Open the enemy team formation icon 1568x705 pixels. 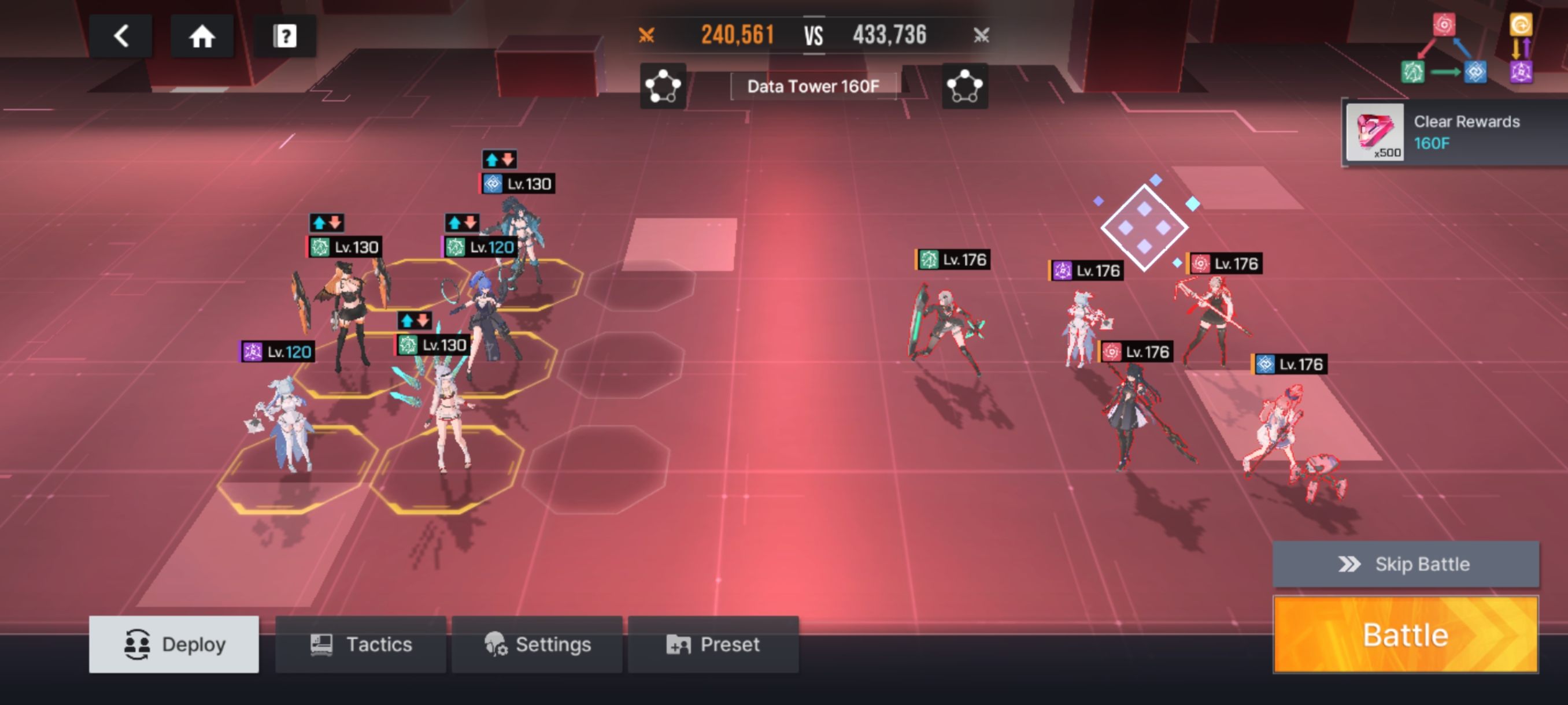click(965, 86)
